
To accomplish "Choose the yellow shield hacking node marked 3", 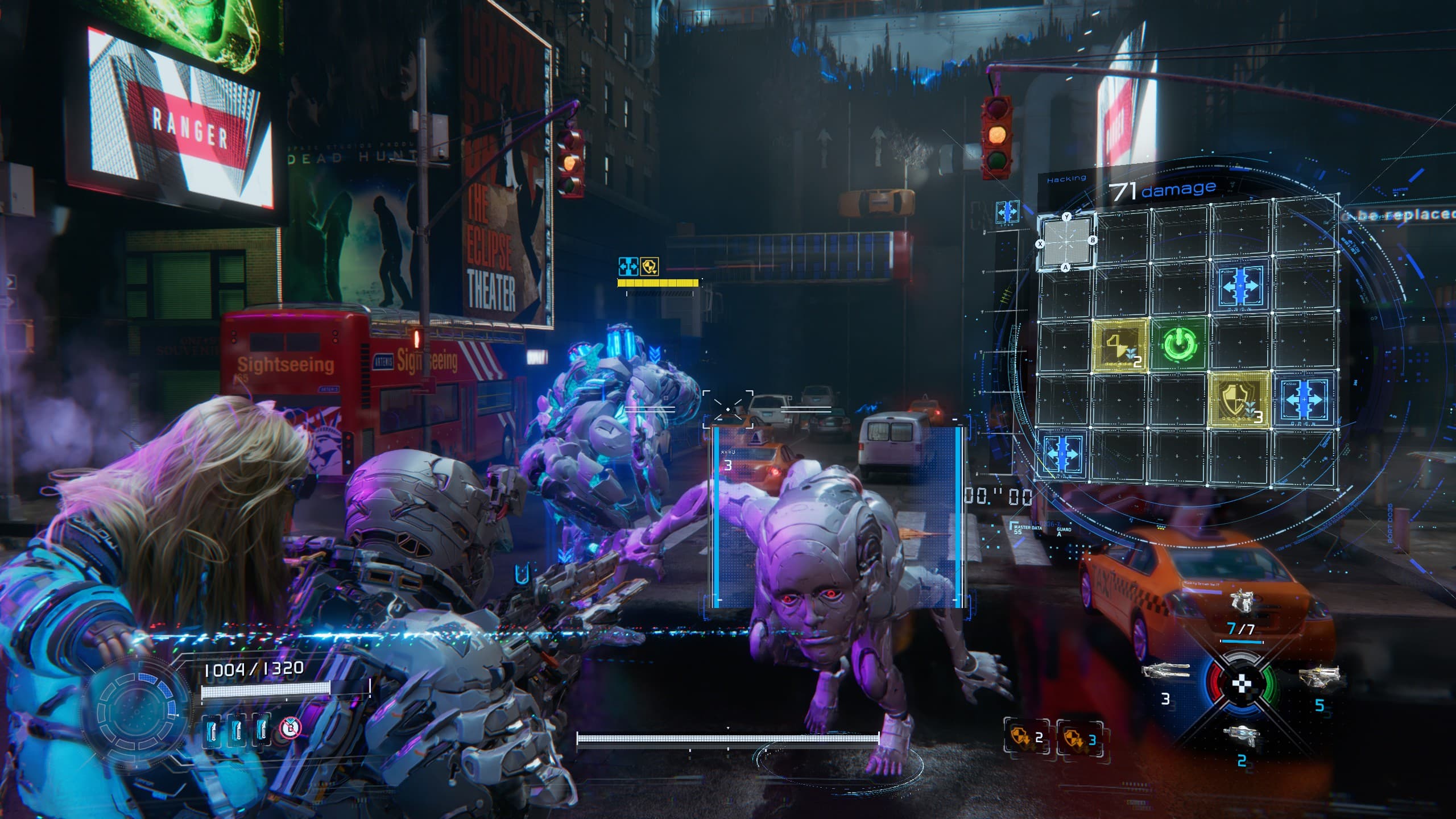I will (x=1239, y=400).
